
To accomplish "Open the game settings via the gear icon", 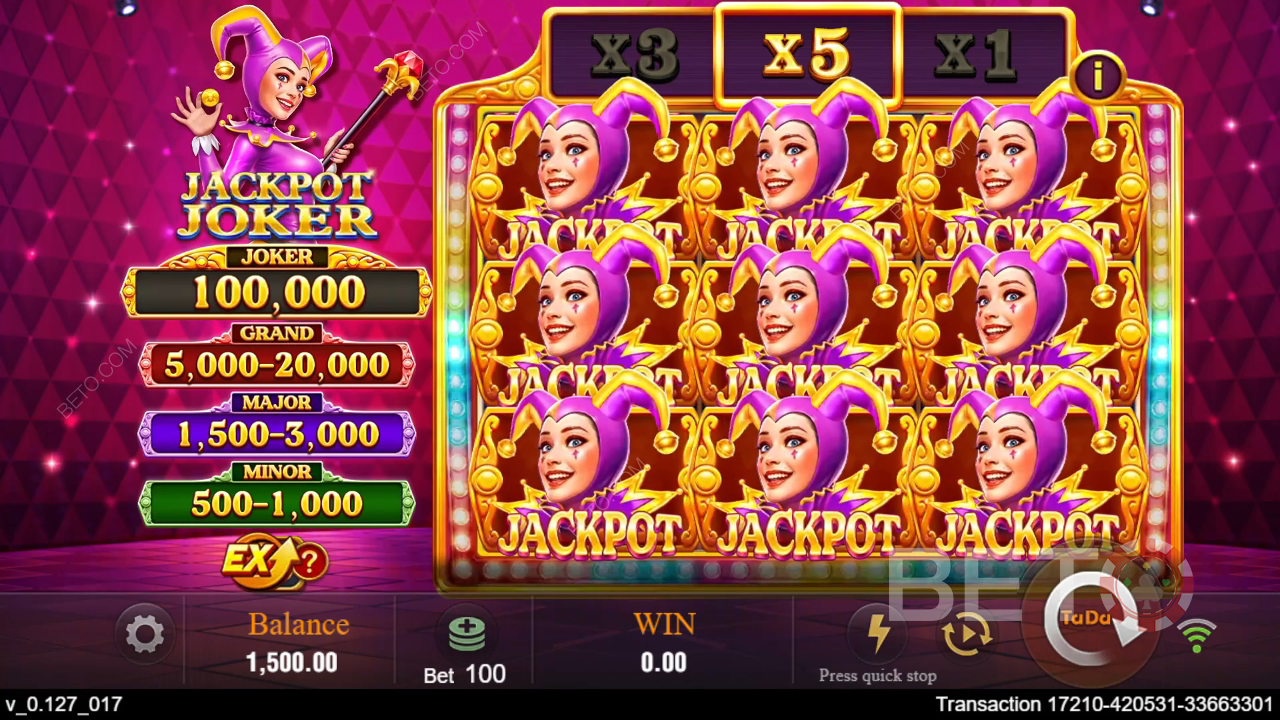I will 146,632.
